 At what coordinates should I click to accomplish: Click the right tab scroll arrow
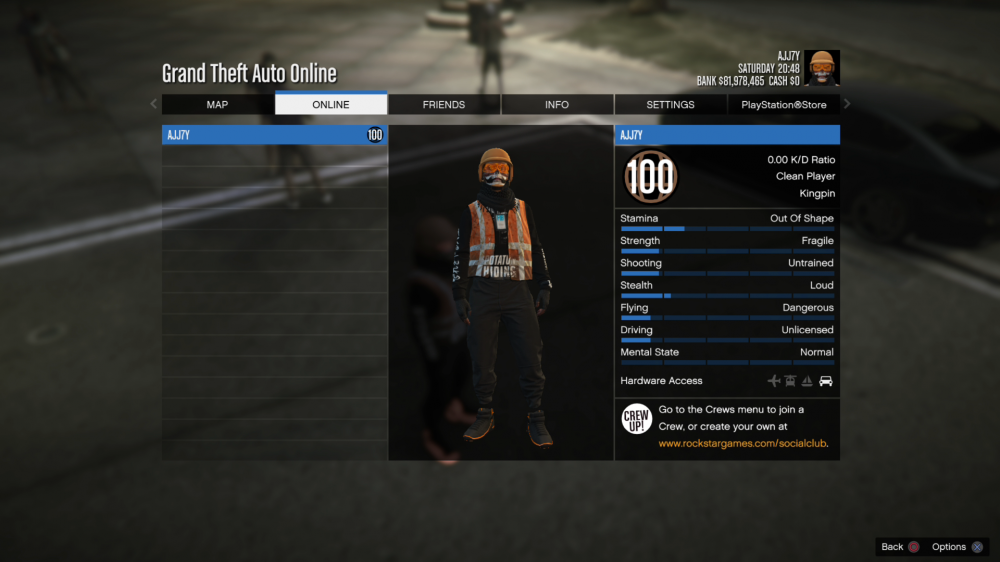click(847, 104)
